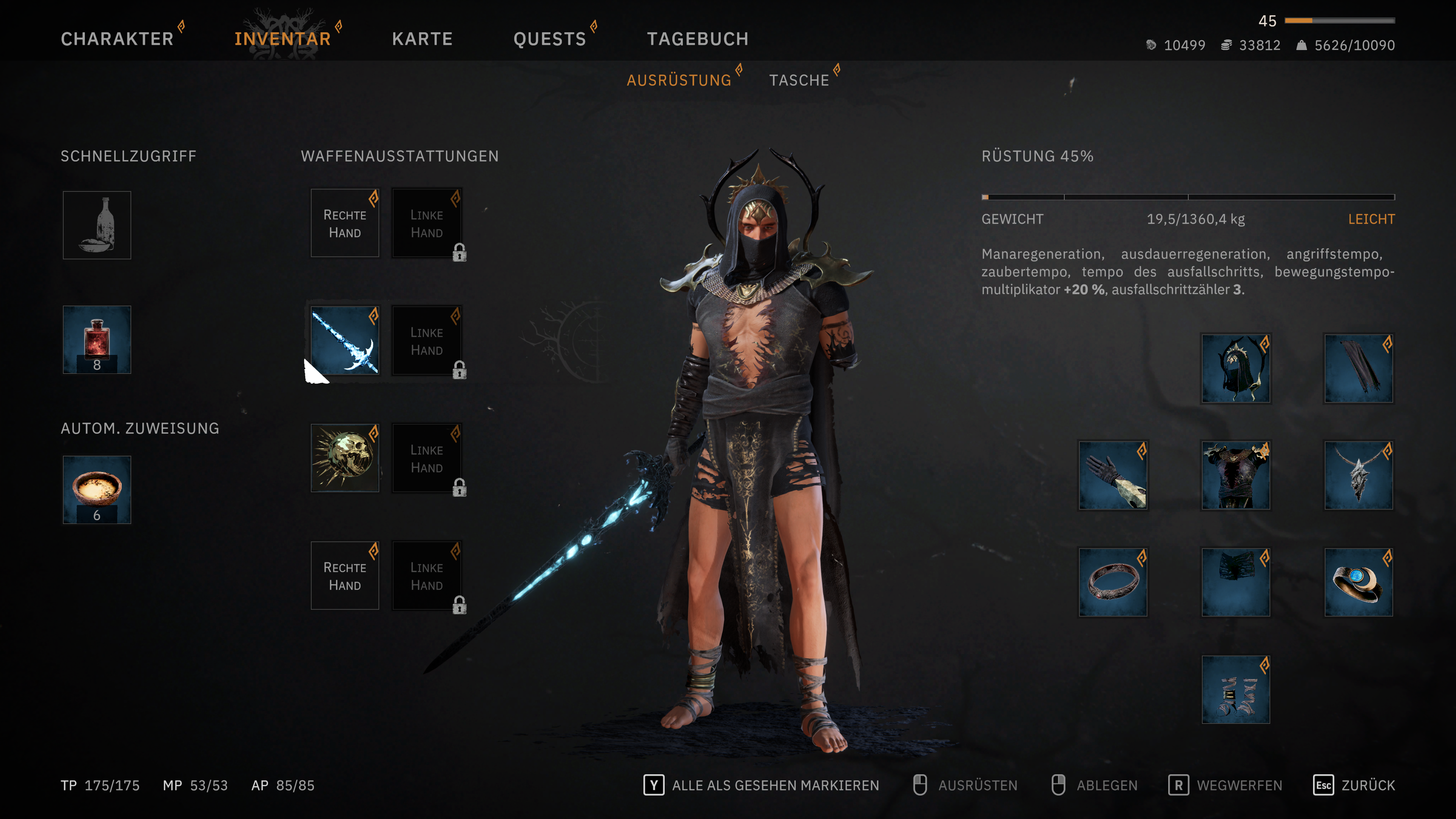Image resolution: width=1456 pixels, height=819 pixels.
Task: Select the gloves equipment slot
Action: pyautogui.click(x=1113, y=475)
